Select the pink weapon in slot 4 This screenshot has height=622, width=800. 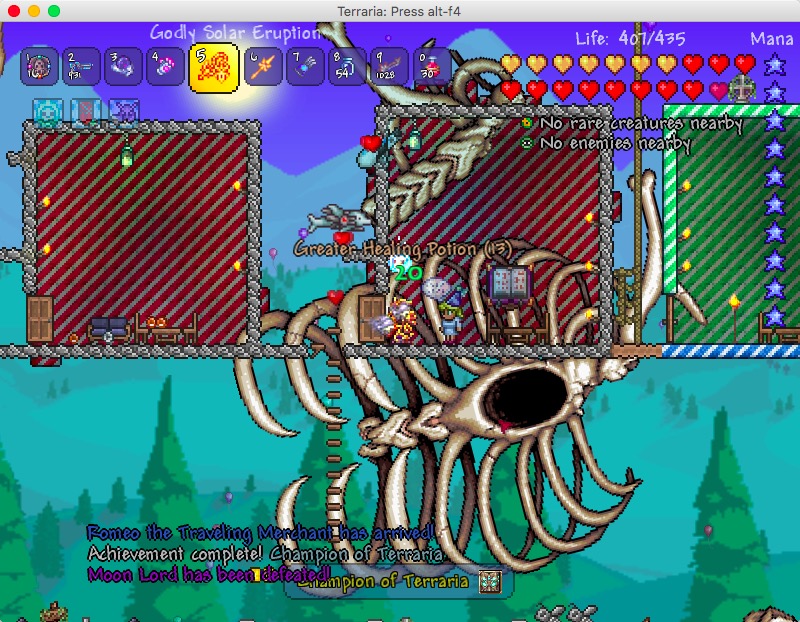[x=163, y=67]
